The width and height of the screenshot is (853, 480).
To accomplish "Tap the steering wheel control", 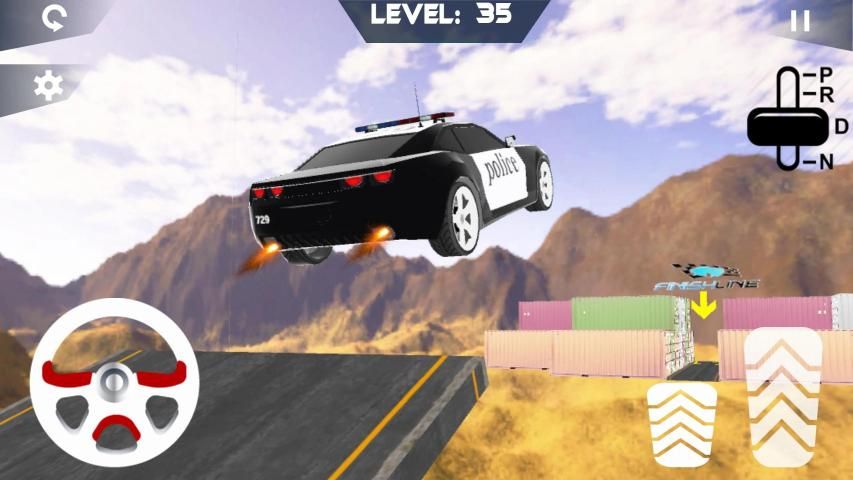I will pos(114,383).
